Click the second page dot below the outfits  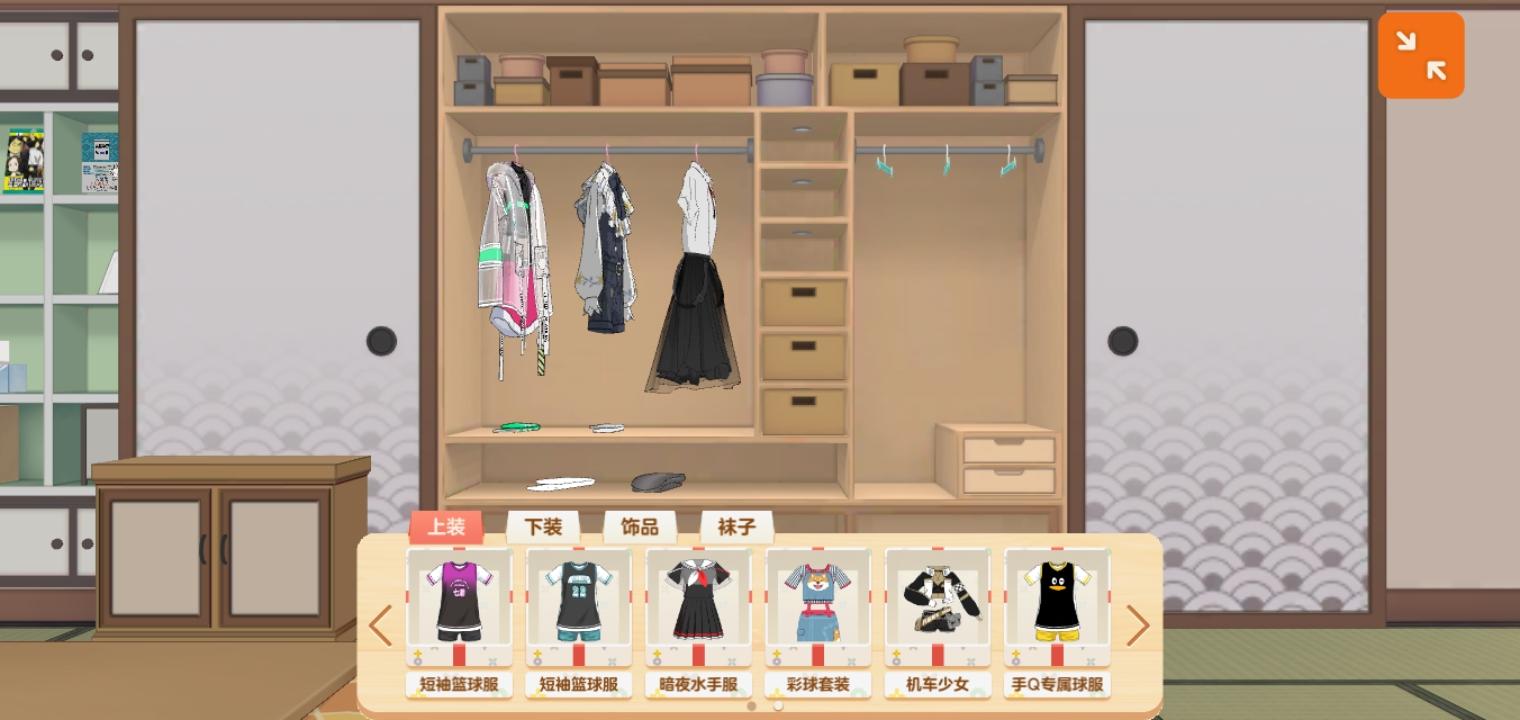(778, 704)
